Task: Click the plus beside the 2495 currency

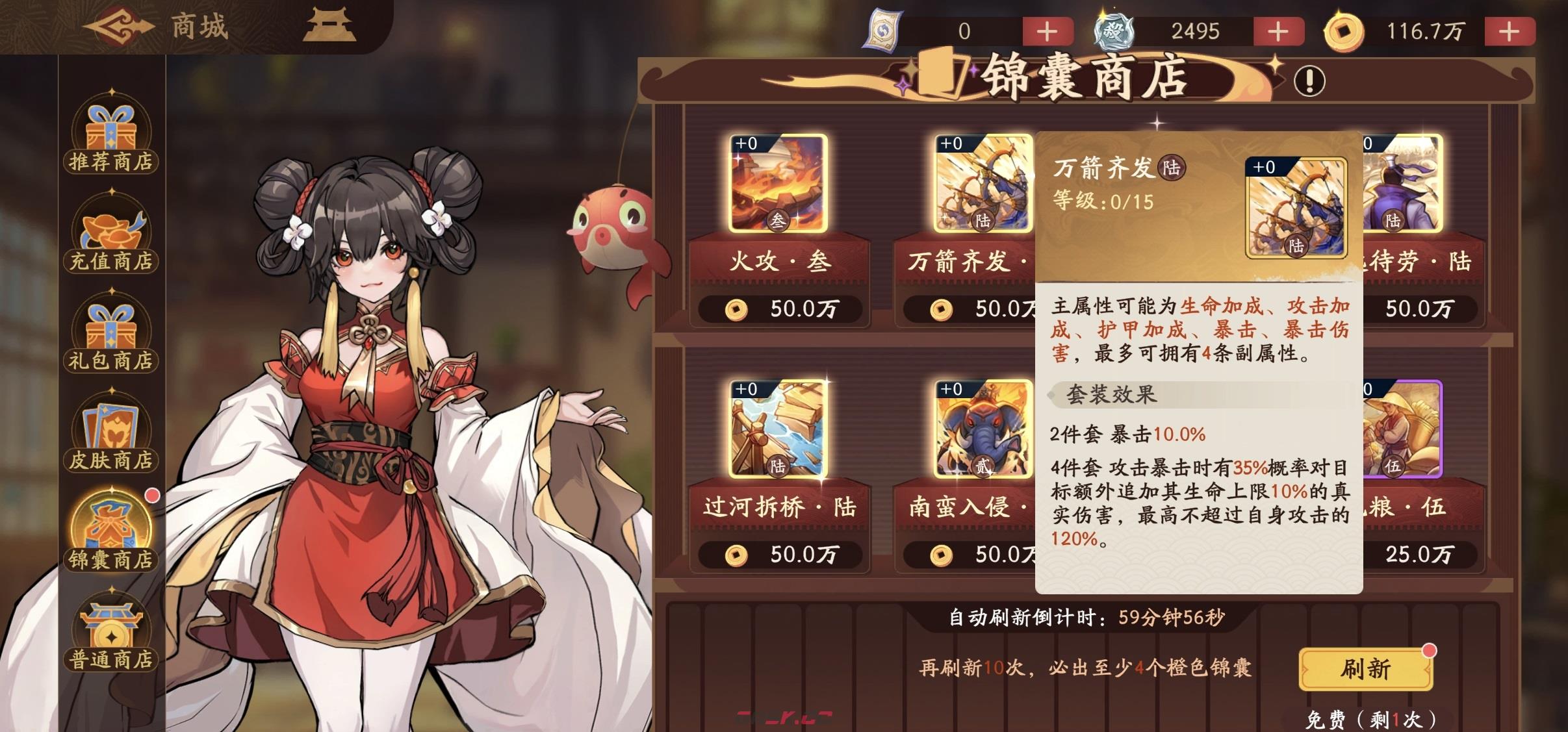Action: click(1280, 31)
